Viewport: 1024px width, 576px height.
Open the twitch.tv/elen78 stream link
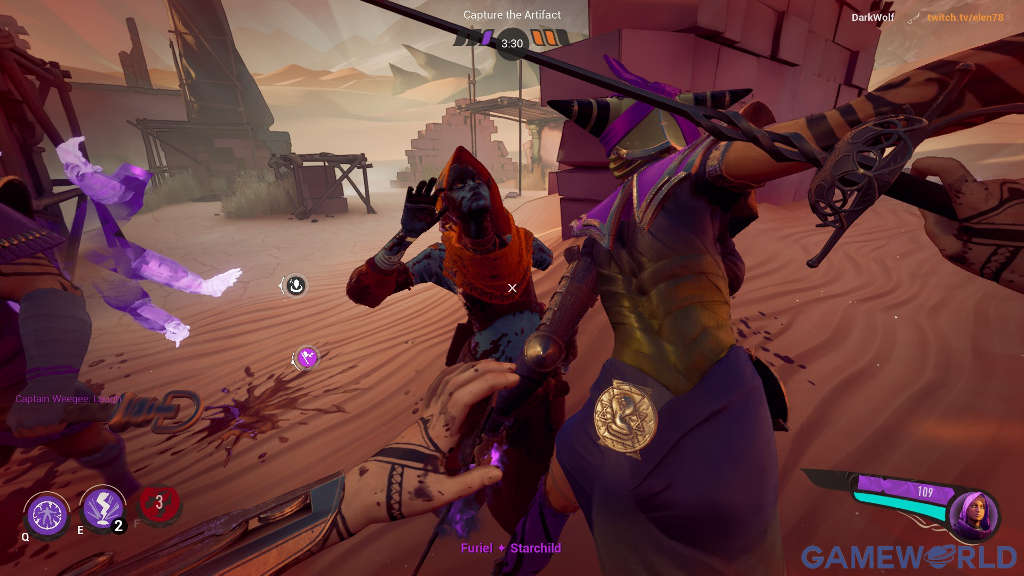tap(964, 17)
